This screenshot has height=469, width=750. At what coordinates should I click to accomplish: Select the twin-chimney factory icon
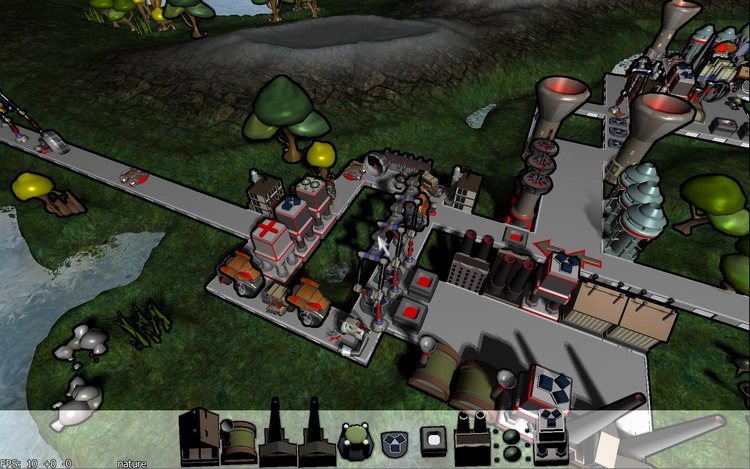[471, 436]
